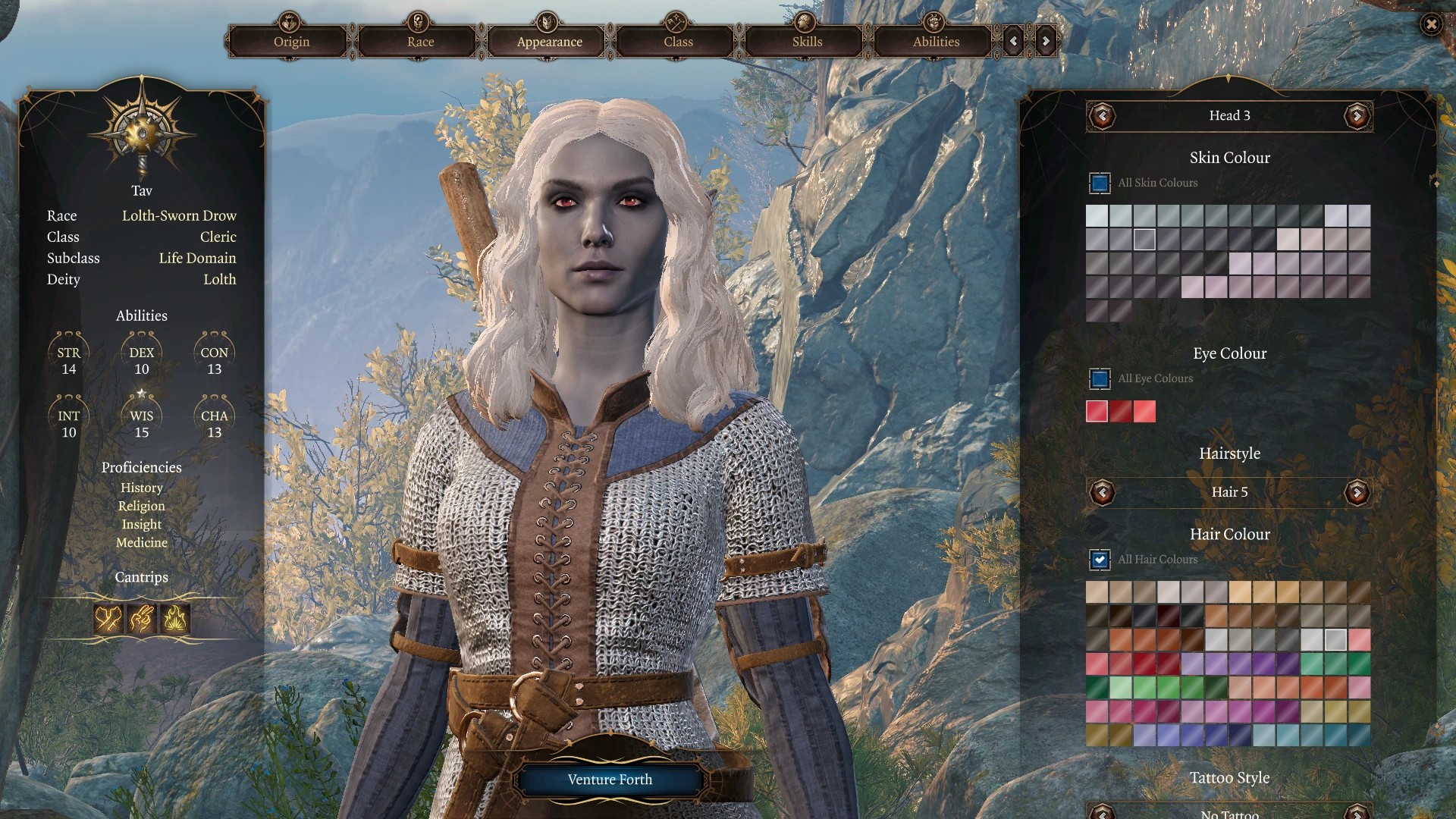Image resolution: width=1456 pixels, height=819 pixels.
Task: Choose the next head option
Action: [1357, 116]
